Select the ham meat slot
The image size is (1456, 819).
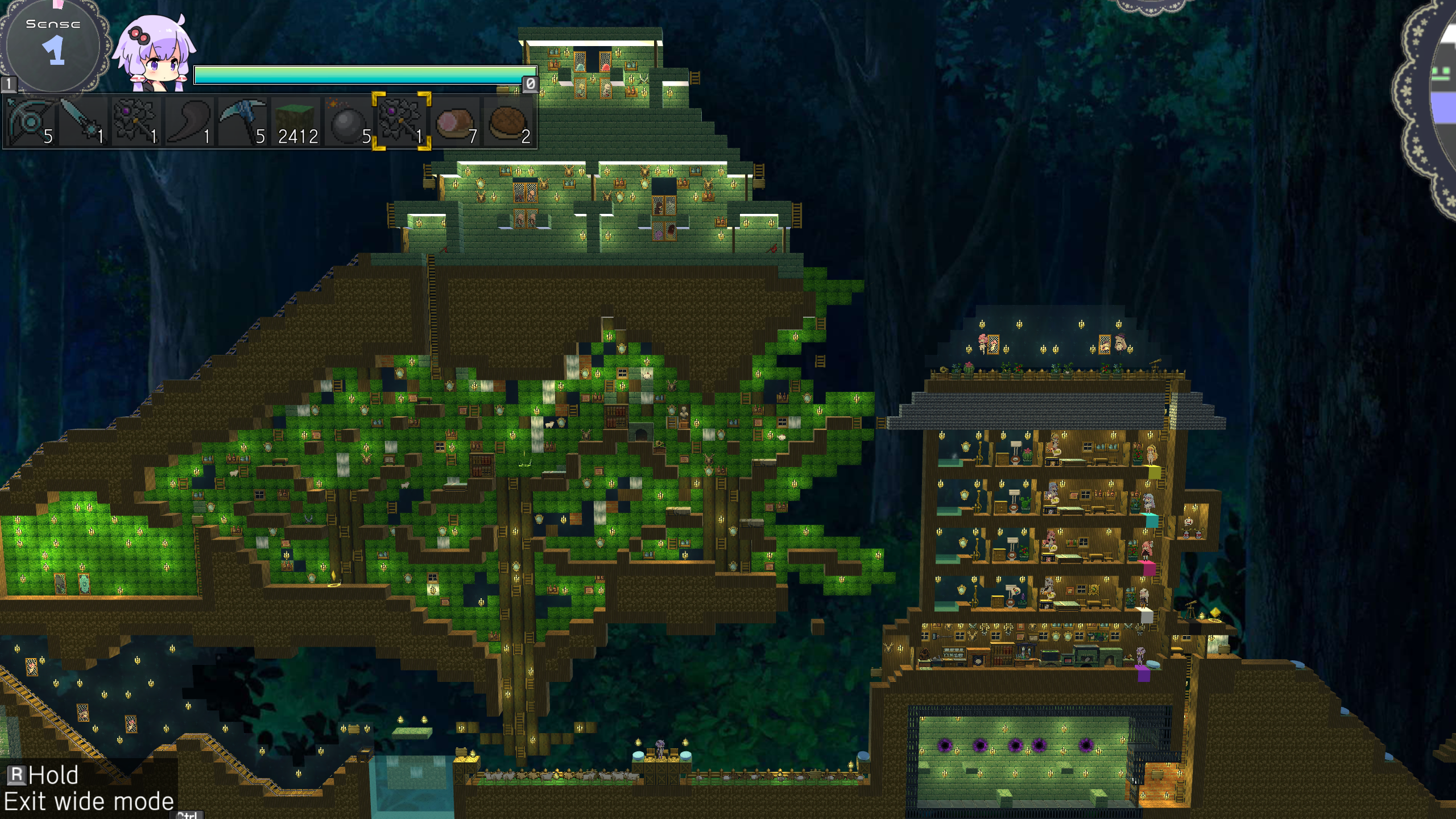point(455,121)
